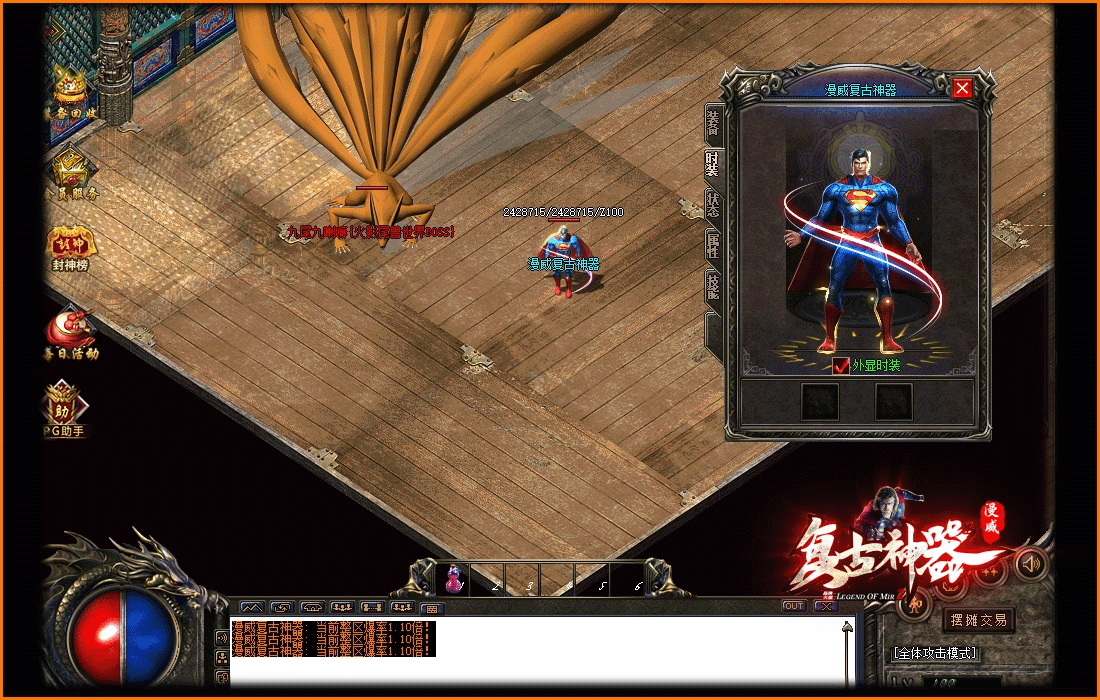Open the 封神榜 ranking icon
1100x700 pixels.
pyautogui.click(x=70, y=247)
